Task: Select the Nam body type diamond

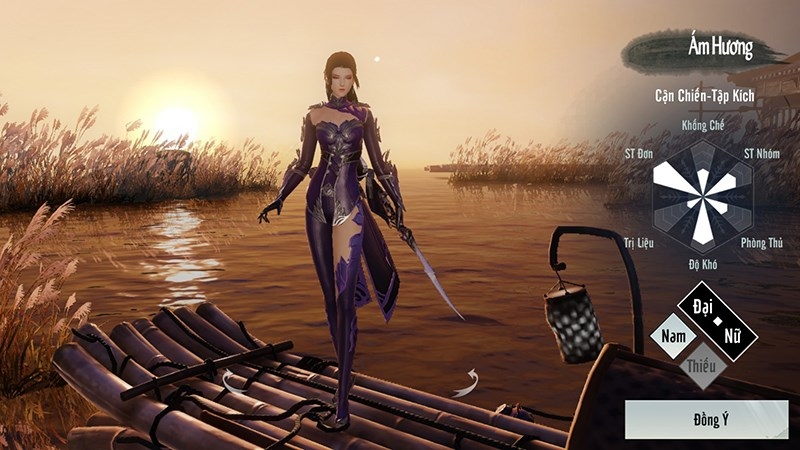Action: (x=672, y=337)
